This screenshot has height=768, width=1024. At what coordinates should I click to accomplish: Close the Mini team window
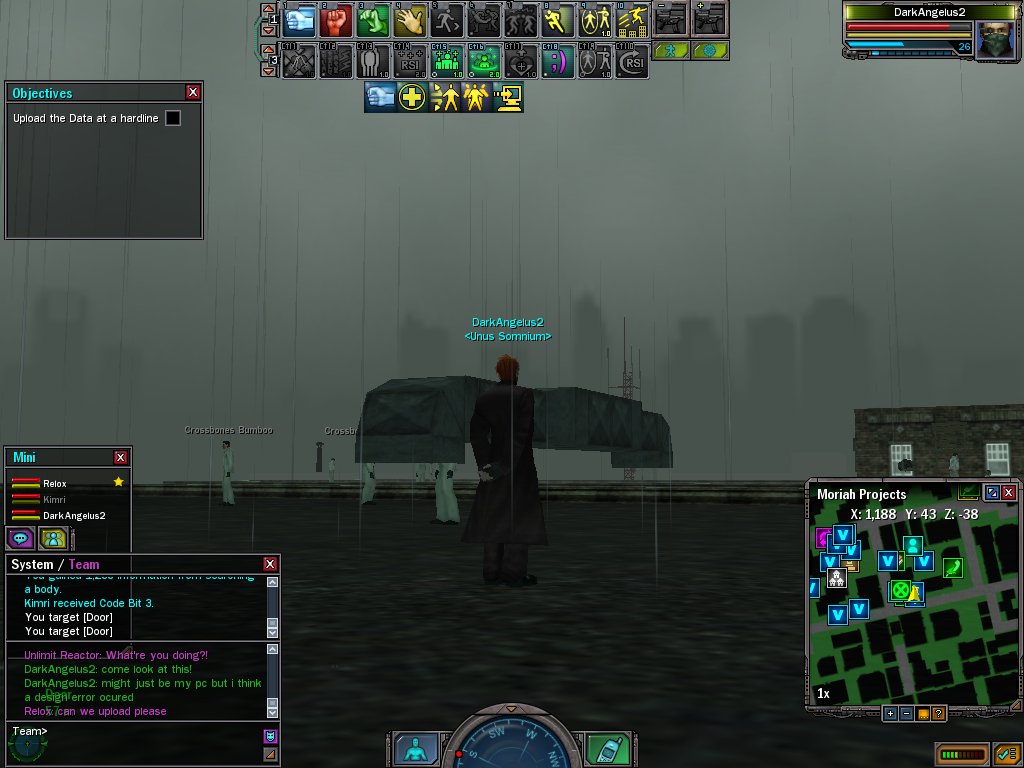tap(121, 457)
